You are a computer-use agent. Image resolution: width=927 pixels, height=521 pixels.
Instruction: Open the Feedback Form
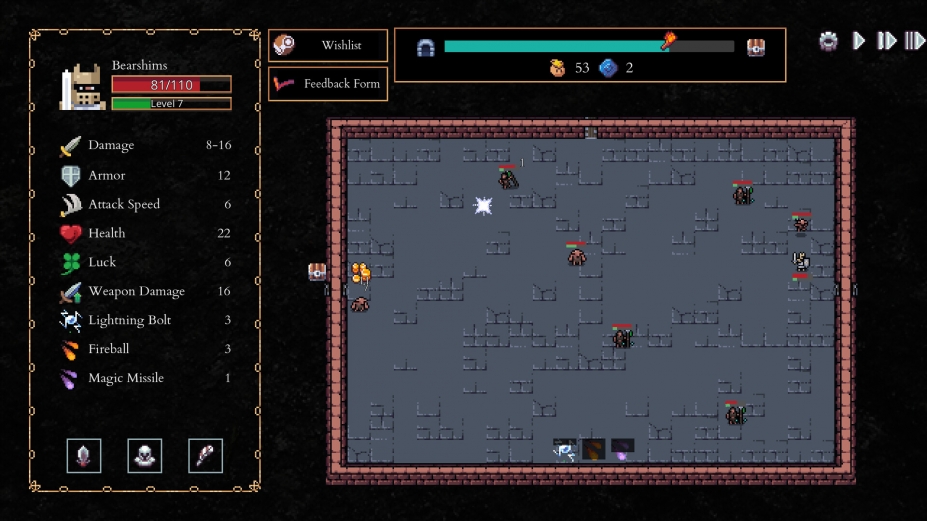tap(328, 84)
